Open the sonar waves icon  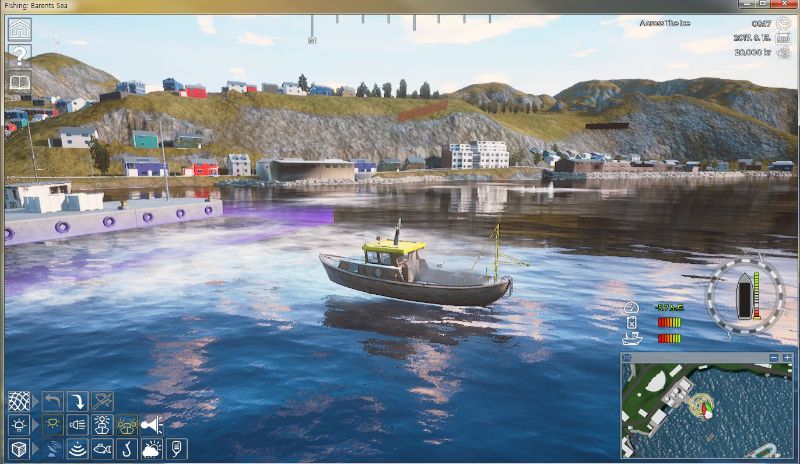[x=77, y=449]
